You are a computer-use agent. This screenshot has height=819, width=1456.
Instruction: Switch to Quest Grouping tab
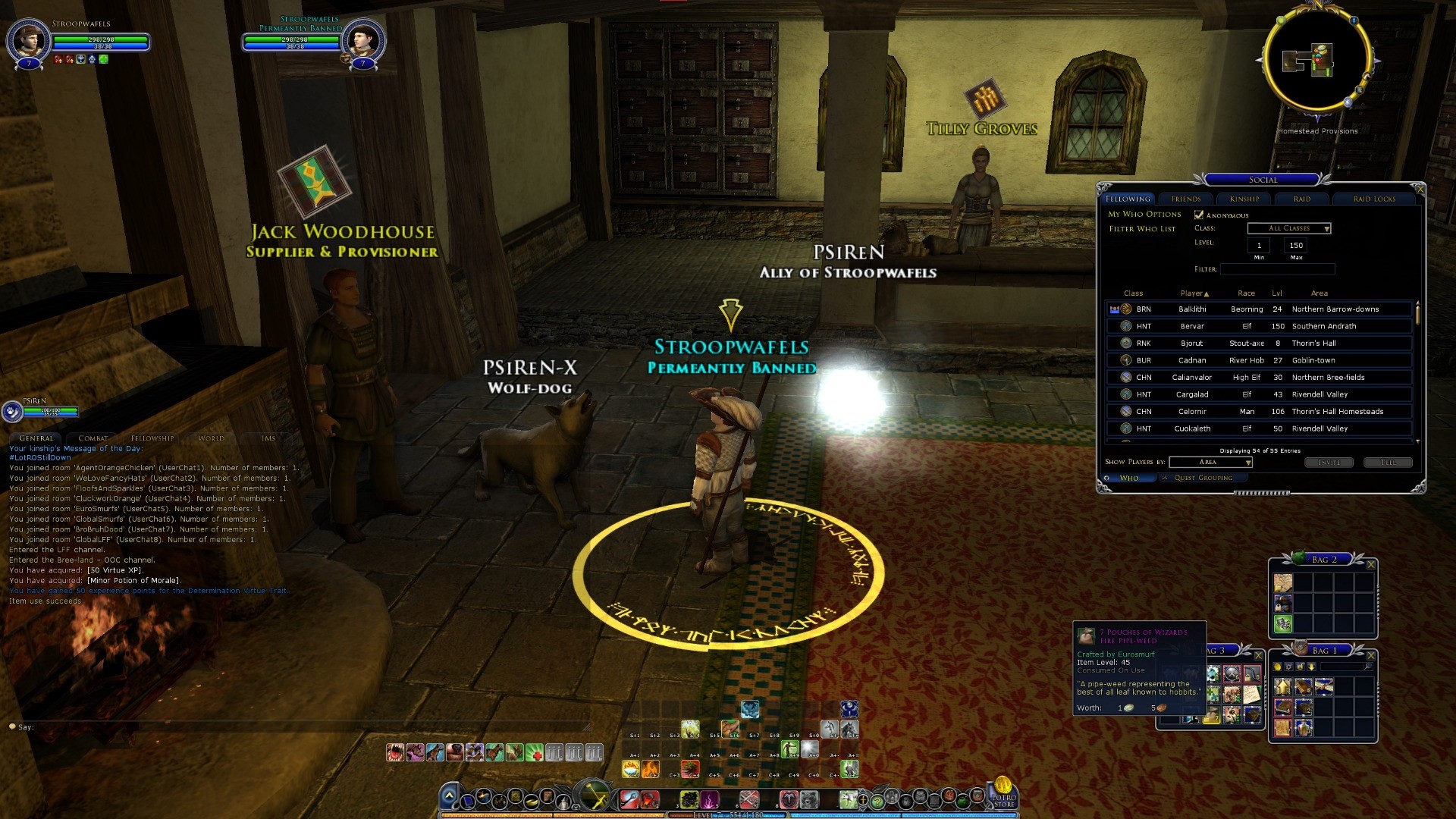[1203, 478]
